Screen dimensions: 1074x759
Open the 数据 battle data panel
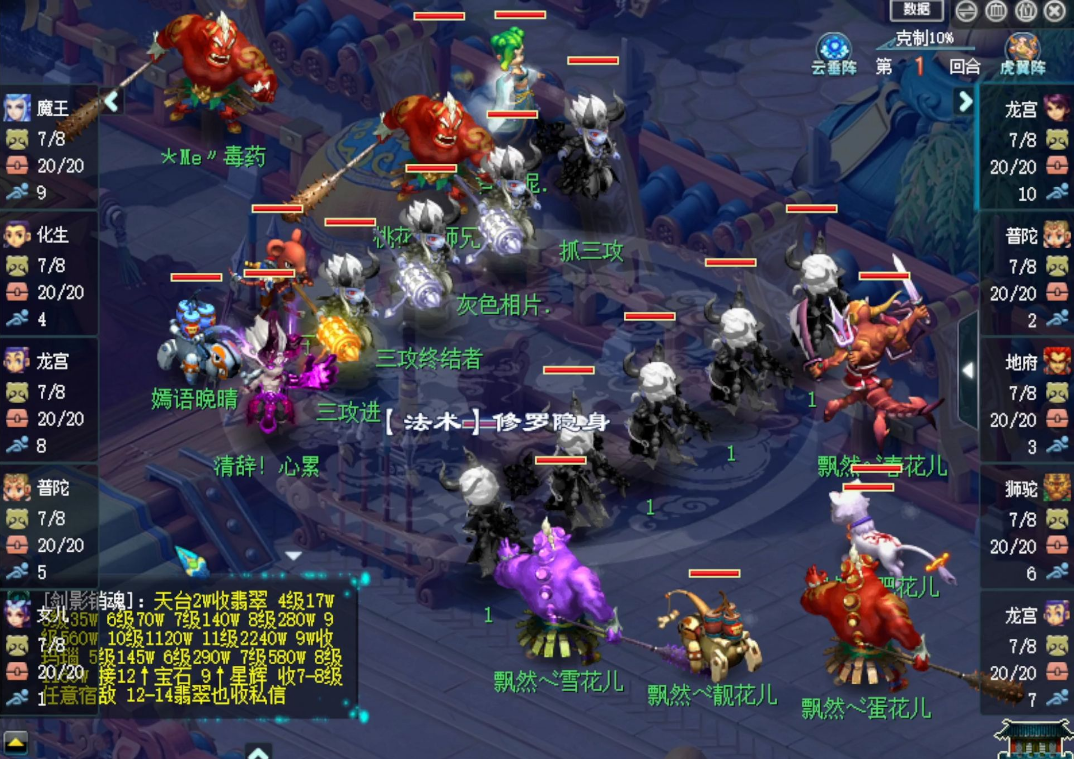coord(916,10)
